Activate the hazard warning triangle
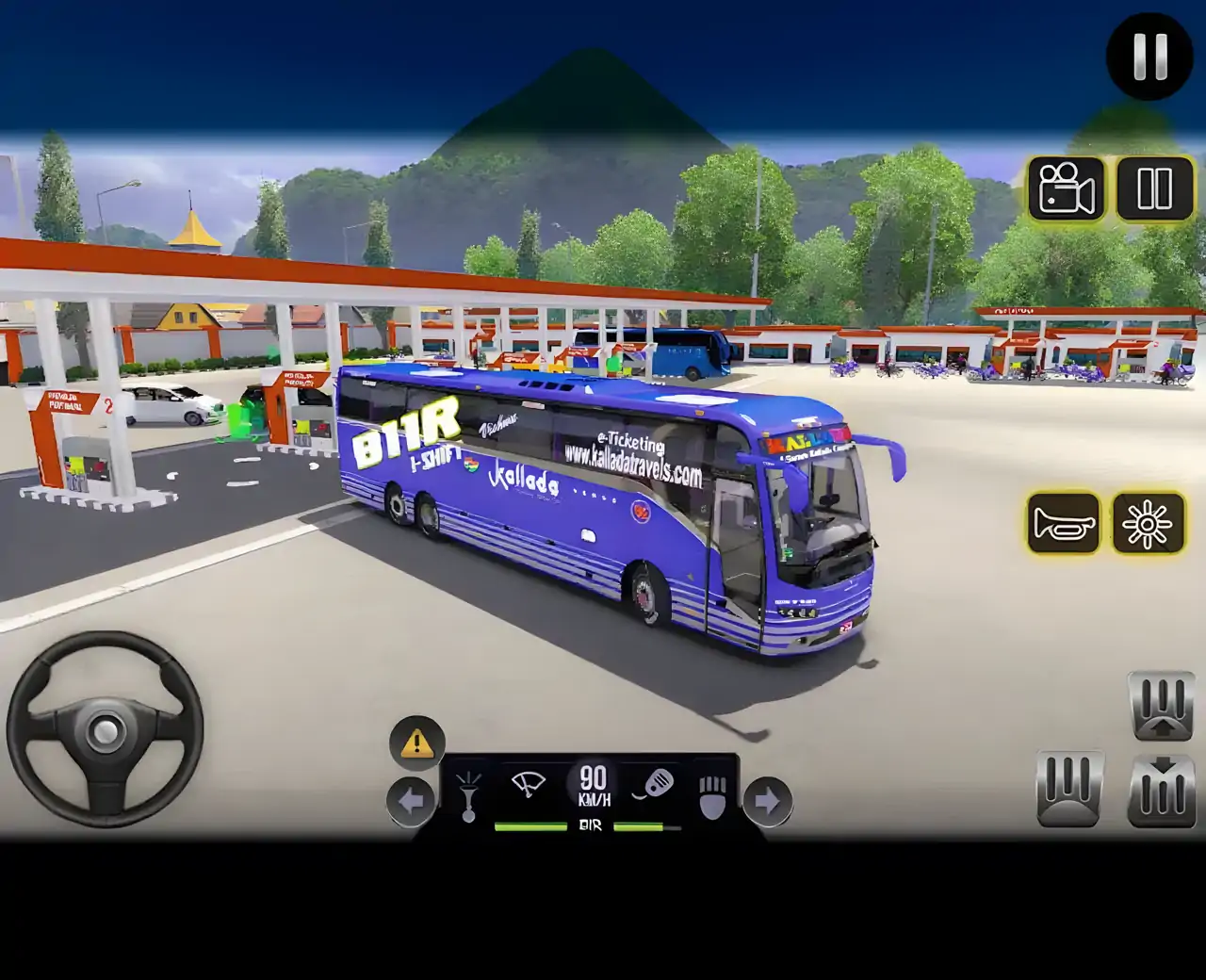The height and width of the screenshot is (980, 1206). pos(416,743)
